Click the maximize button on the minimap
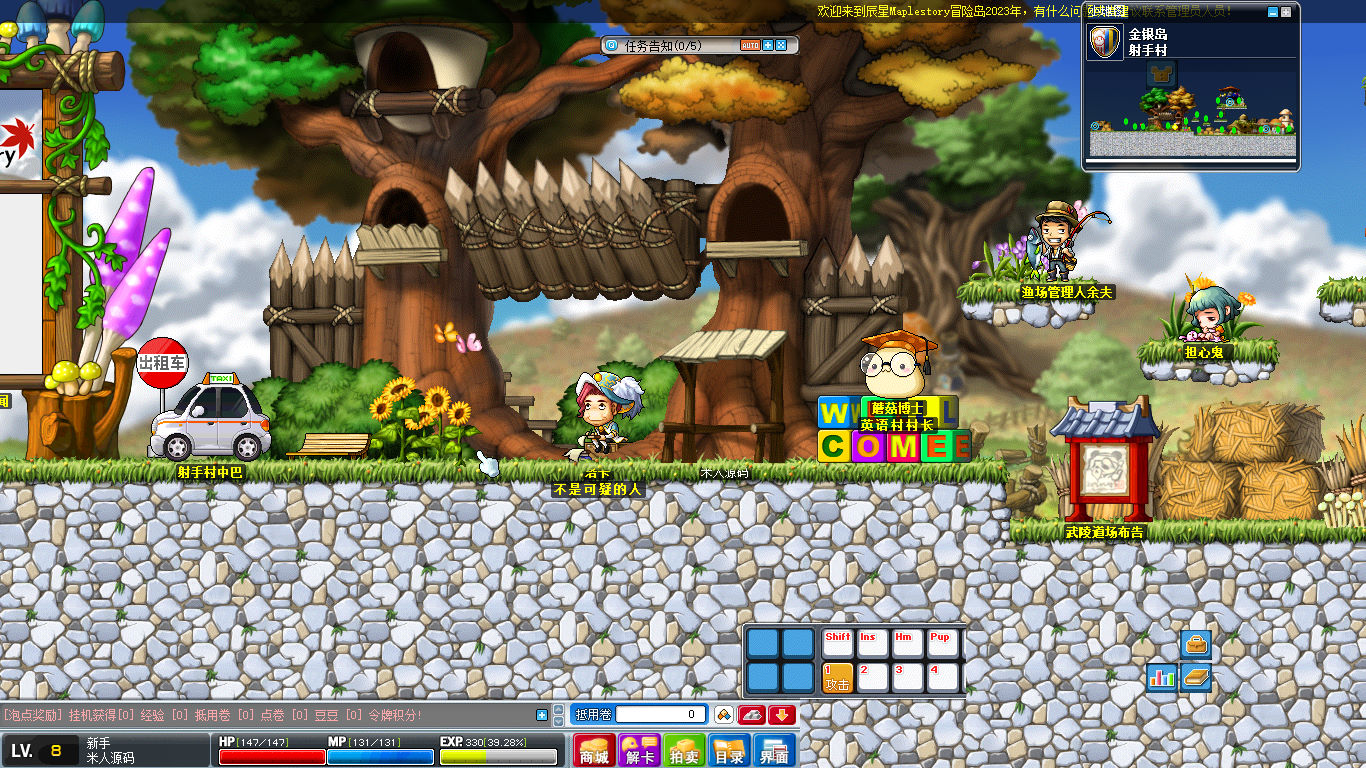The image size is (1366, 768). (1286, 12)
